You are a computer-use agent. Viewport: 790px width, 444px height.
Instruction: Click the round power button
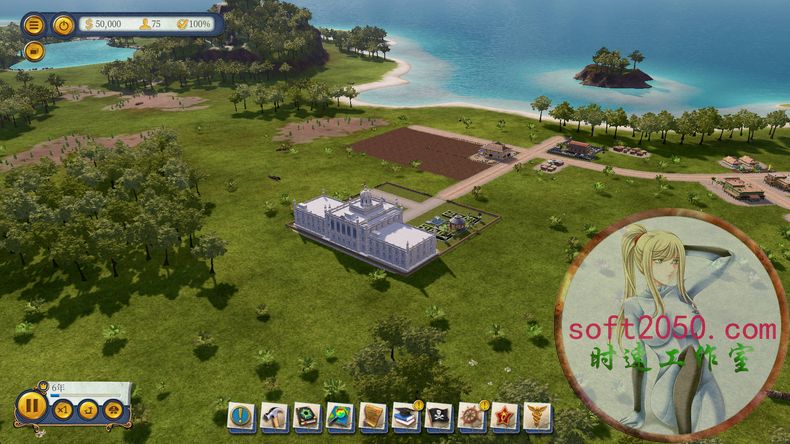point(64,25)
